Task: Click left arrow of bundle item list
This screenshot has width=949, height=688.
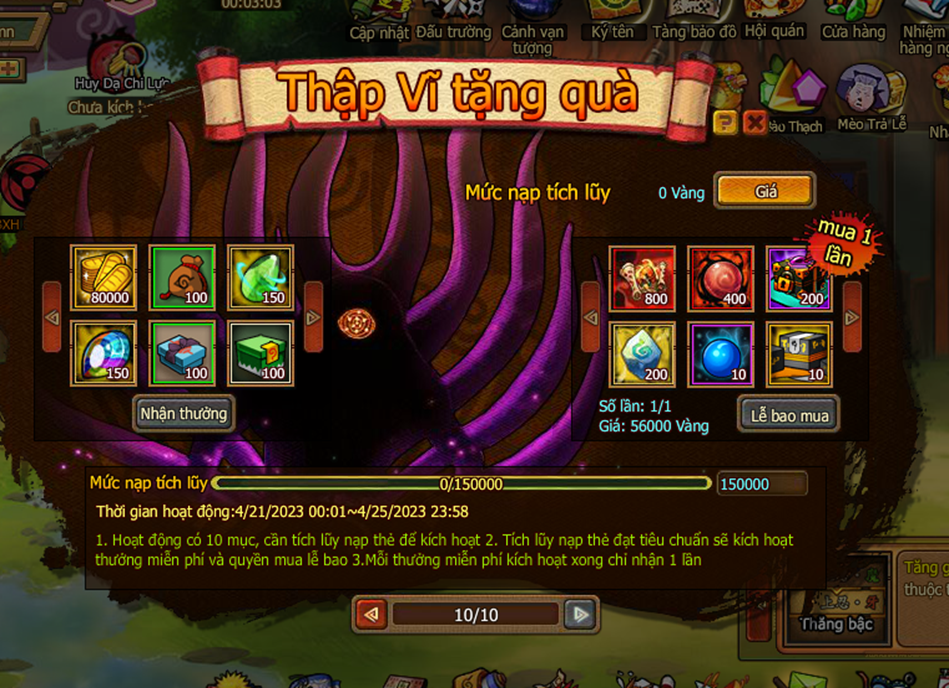Action: [591, 317]
